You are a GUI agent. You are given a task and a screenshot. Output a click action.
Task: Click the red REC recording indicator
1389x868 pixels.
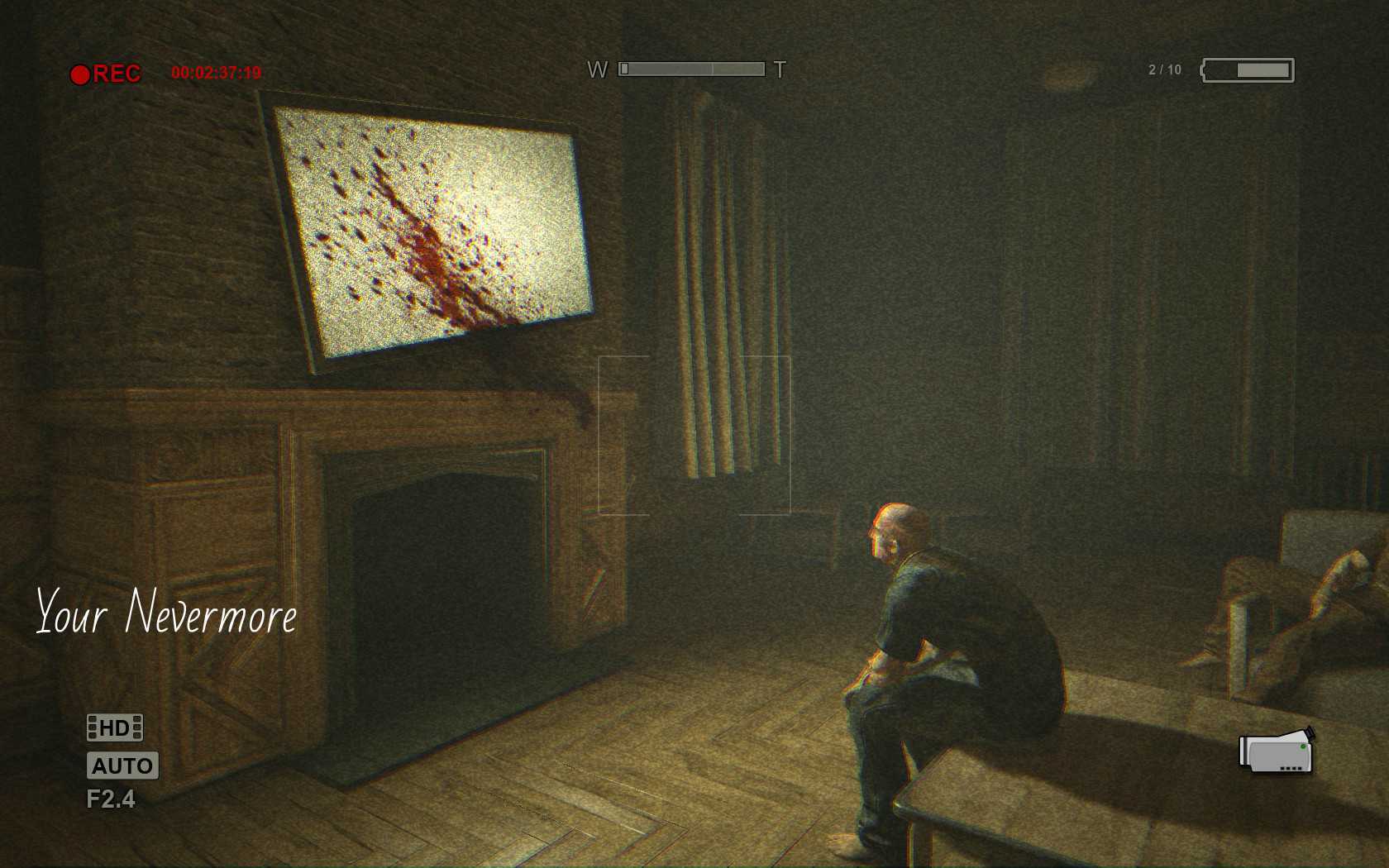coord(106,74)
